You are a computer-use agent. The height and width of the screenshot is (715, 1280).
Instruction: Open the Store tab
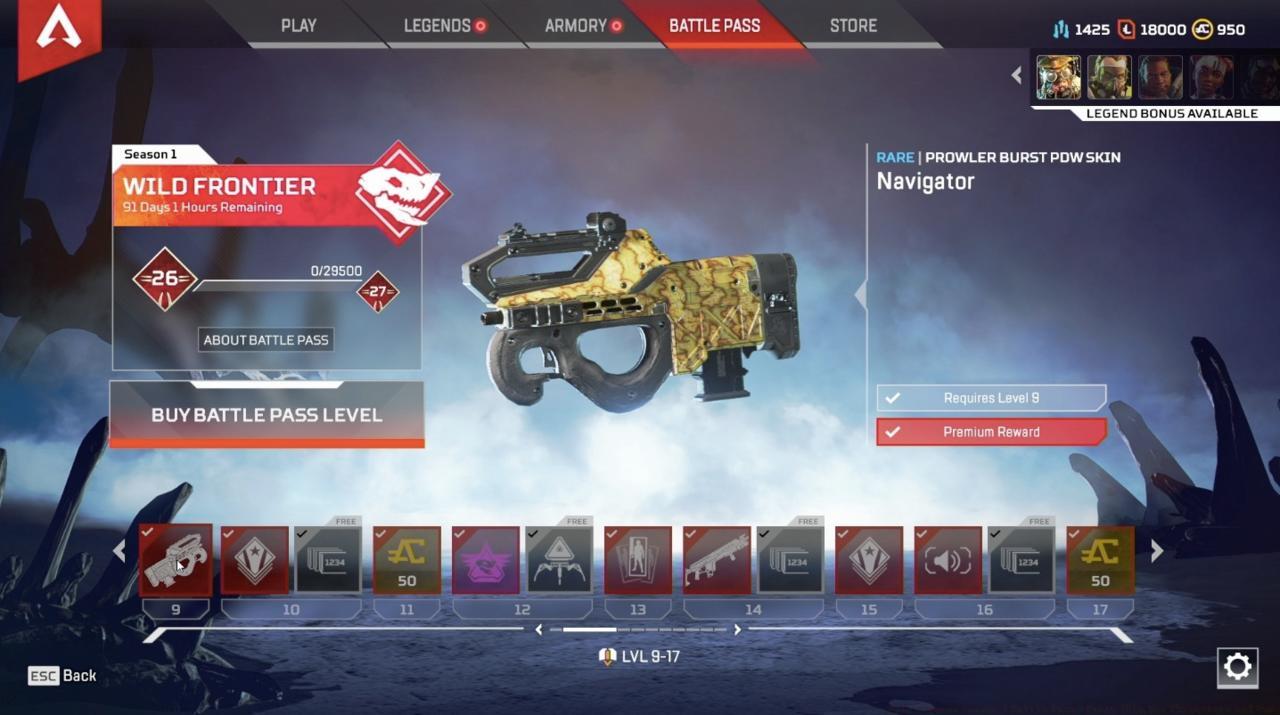click(x=853, y=26)
